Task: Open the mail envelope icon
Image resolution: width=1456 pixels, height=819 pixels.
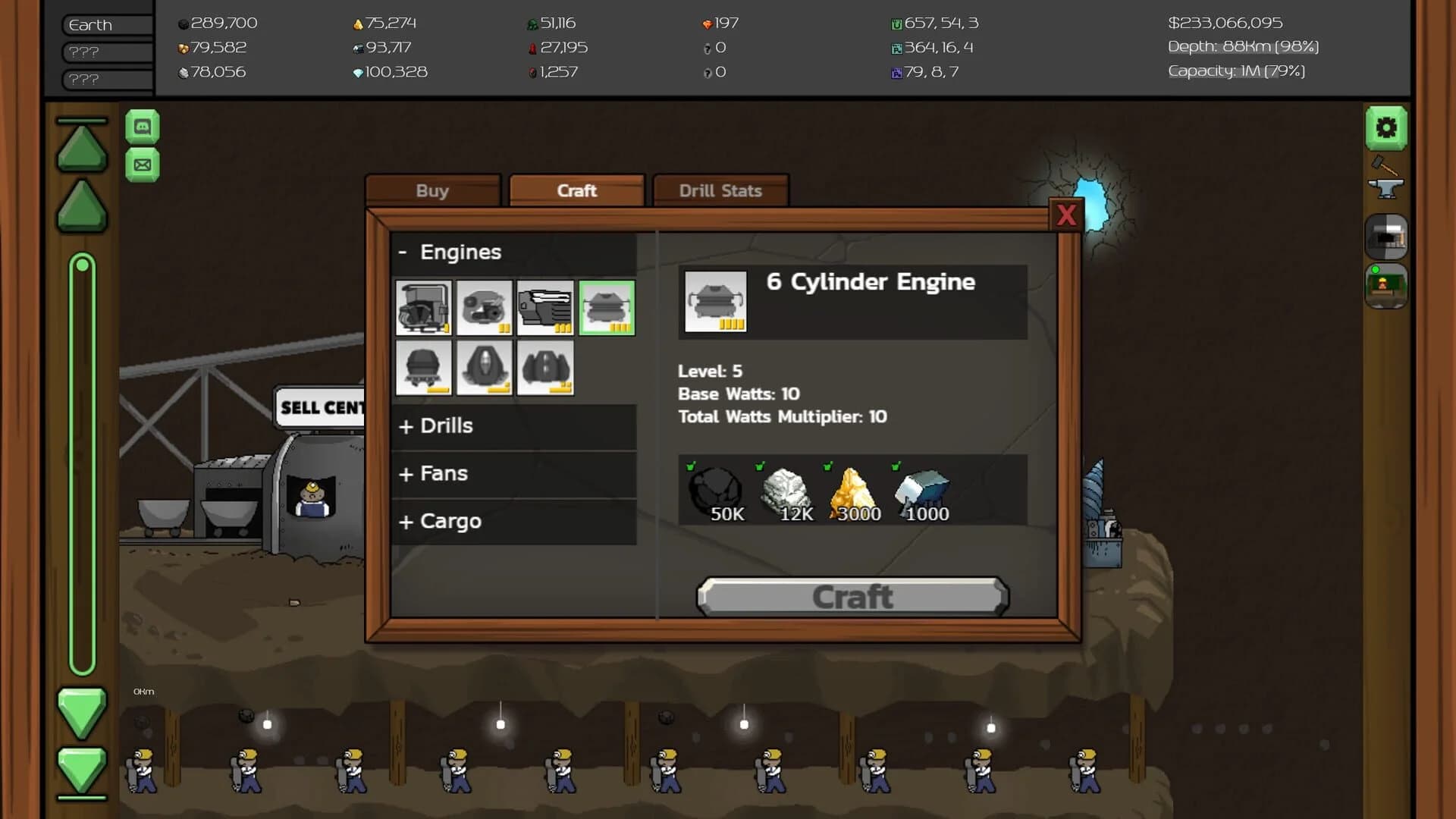Action: [x=143, y=165]
